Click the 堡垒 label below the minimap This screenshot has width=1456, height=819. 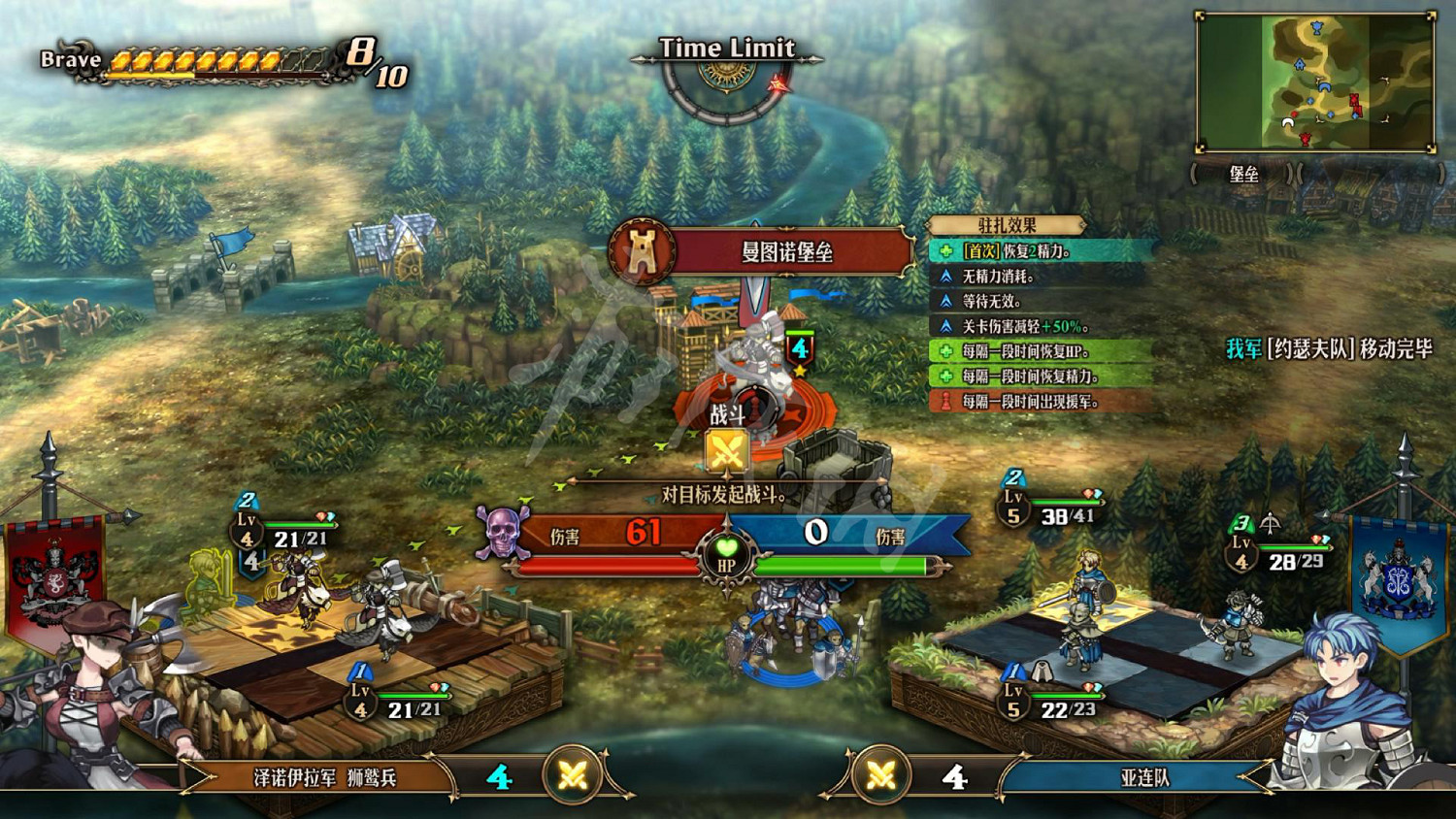click(1243, 175)
